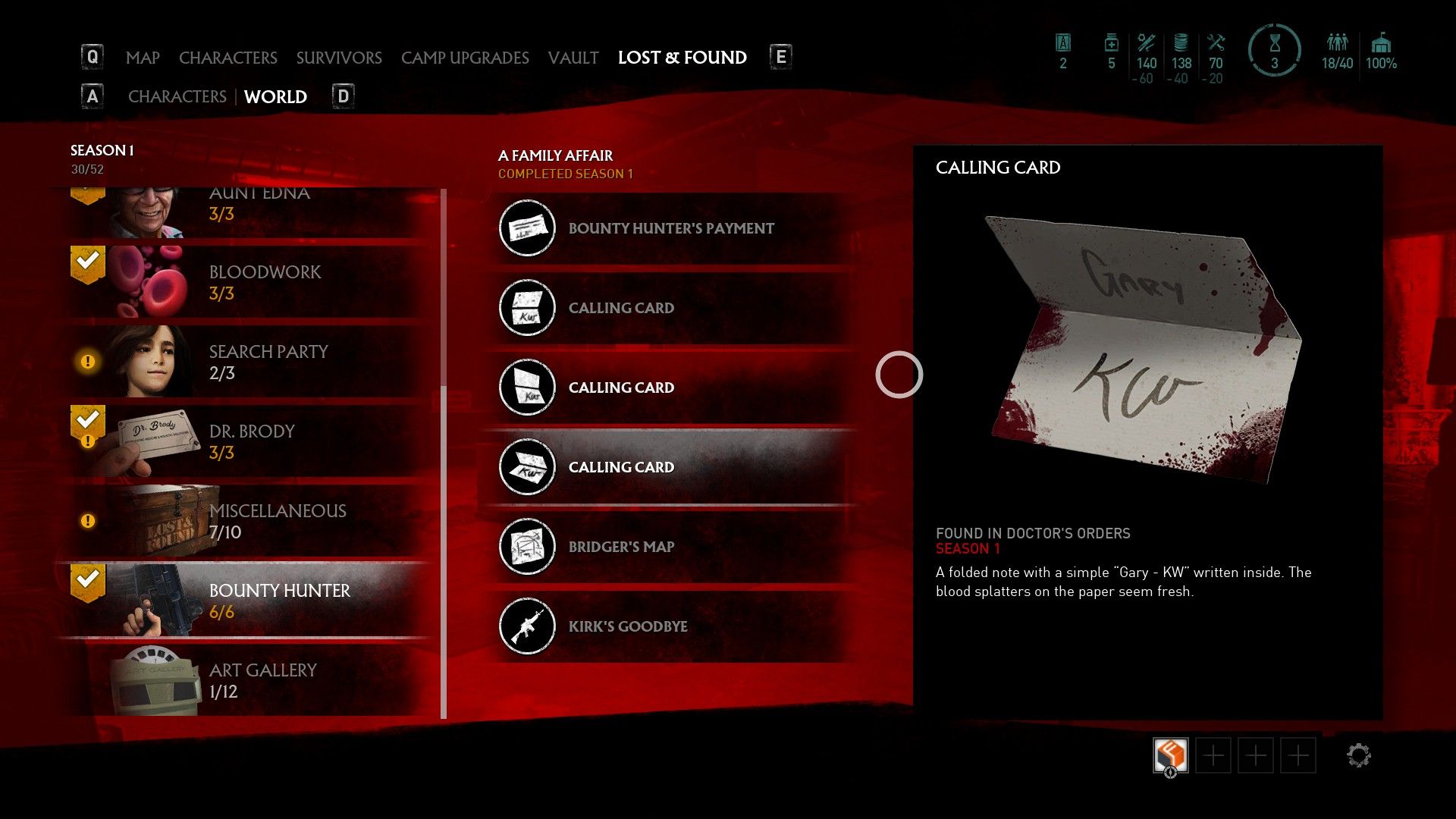Open Camp Upgrades
The image size is (1456, 819).
coord(465,58)
